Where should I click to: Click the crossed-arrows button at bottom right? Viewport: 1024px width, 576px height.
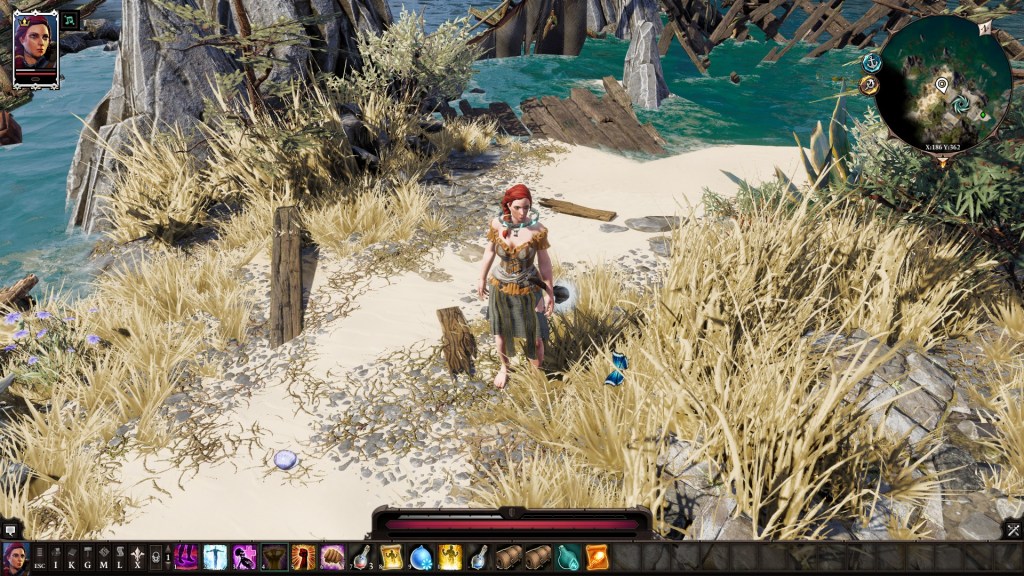pyautogui.click(x=1012, y=530)
